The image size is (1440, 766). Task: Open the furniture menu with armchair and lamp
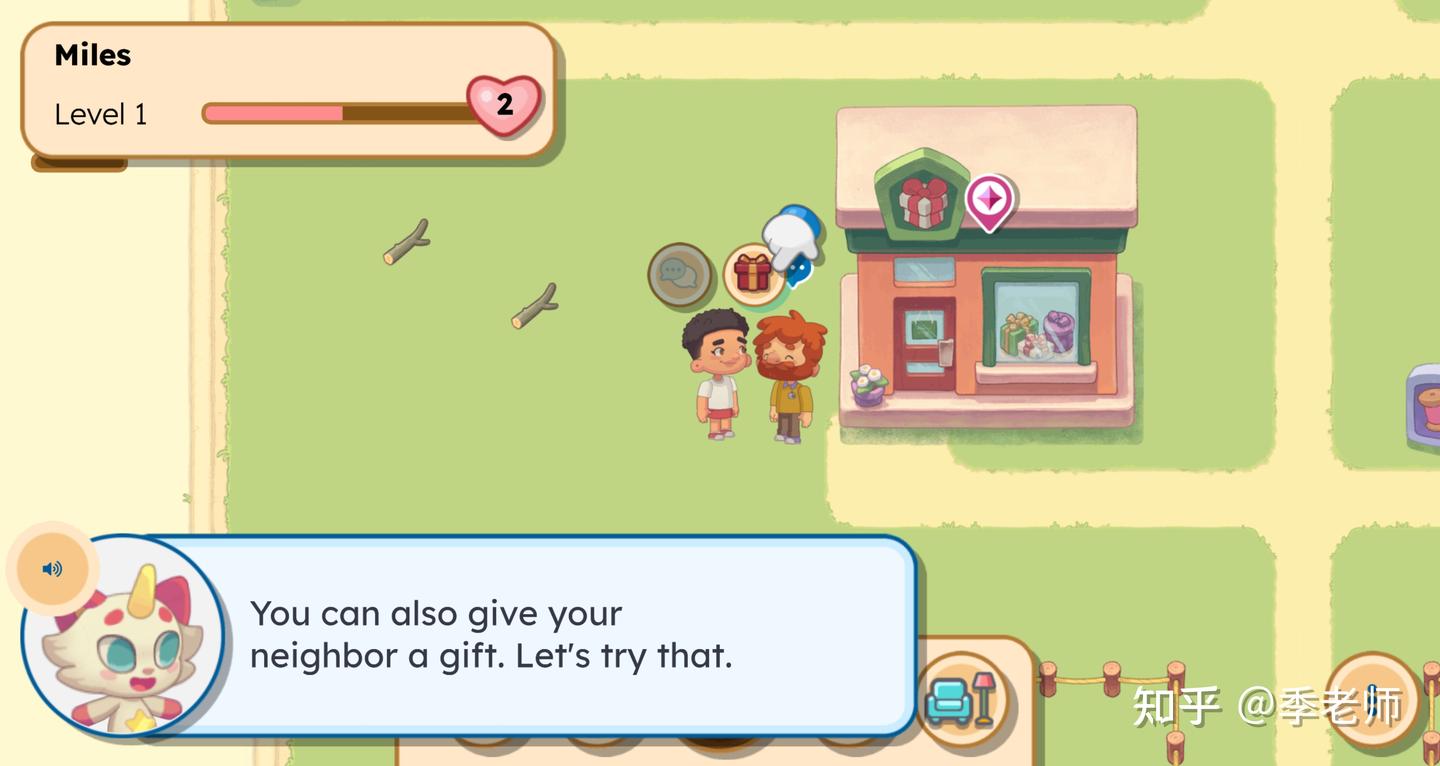(961, 699)
